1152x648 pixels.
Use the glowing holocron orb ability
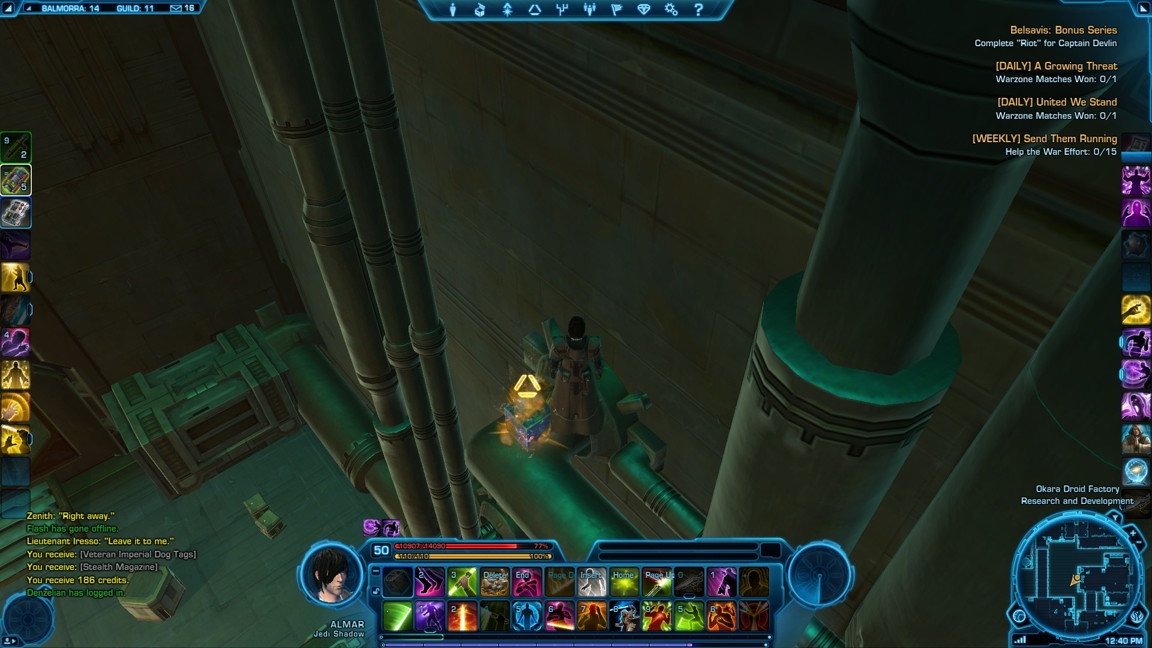pyautogui.click(x=1135, y=471)
